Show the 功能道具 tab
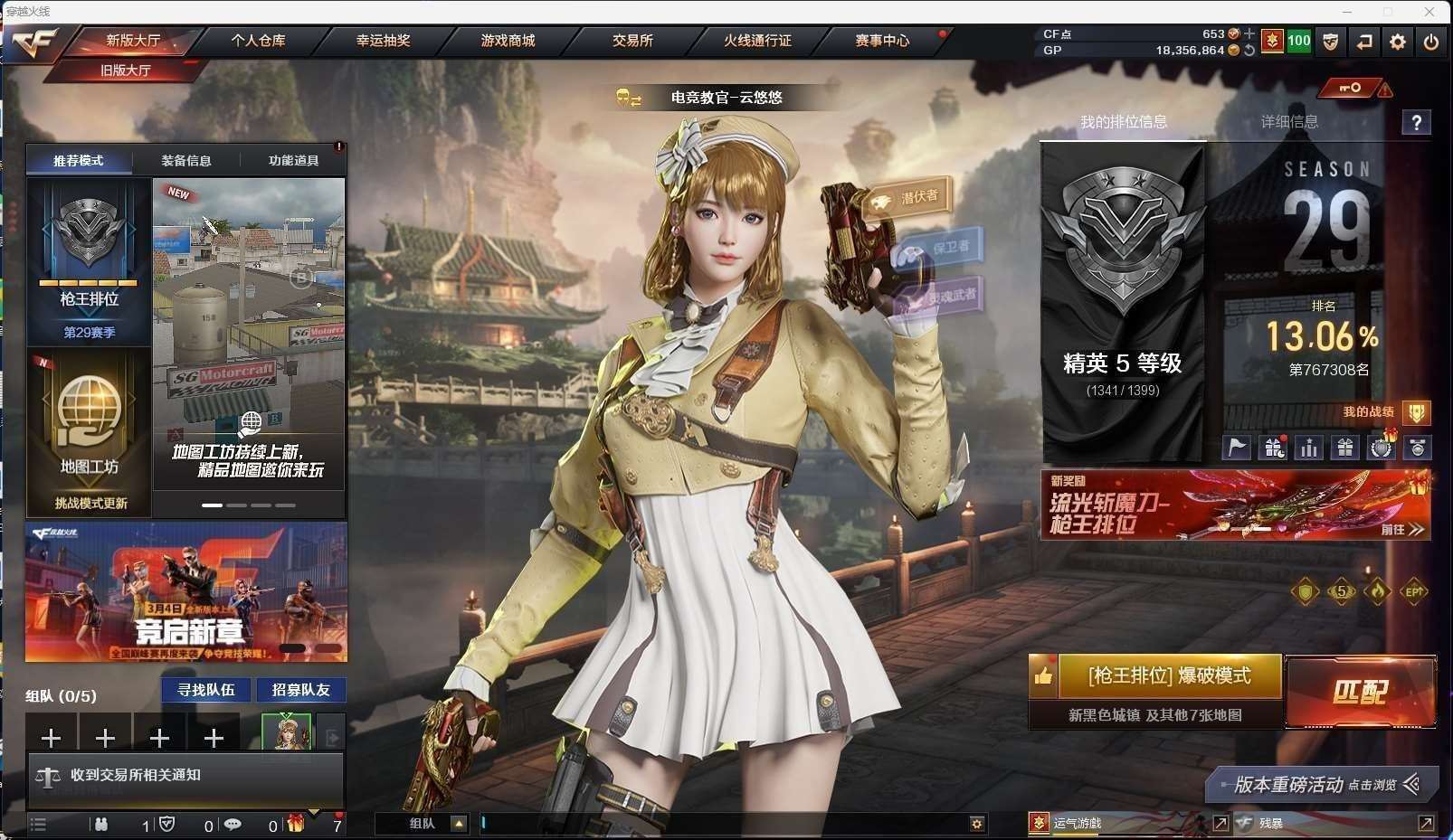Screen dimensions: 1453x840 coord(293,161)
